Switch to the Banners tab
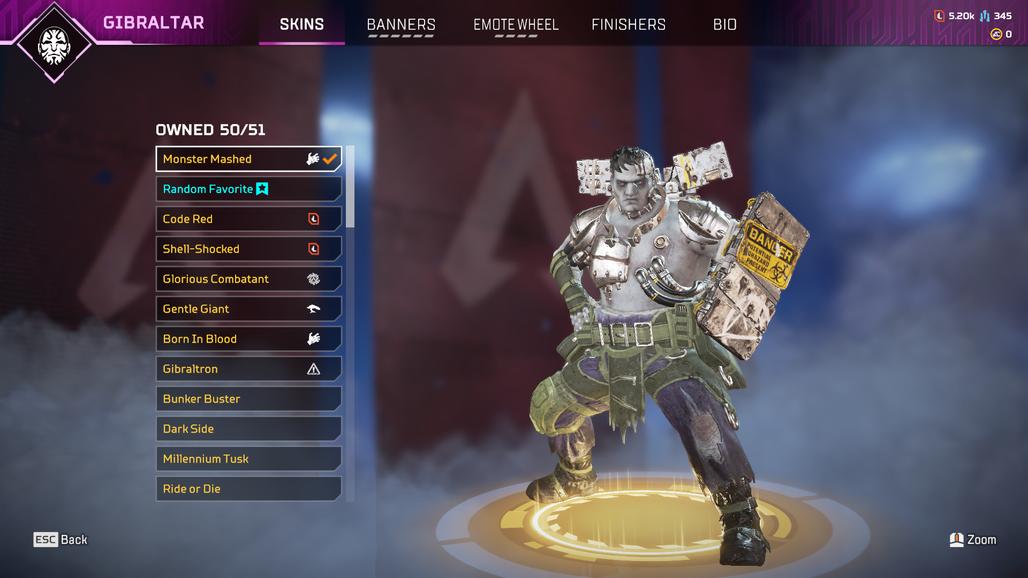1028x578 pixels. 401,24
